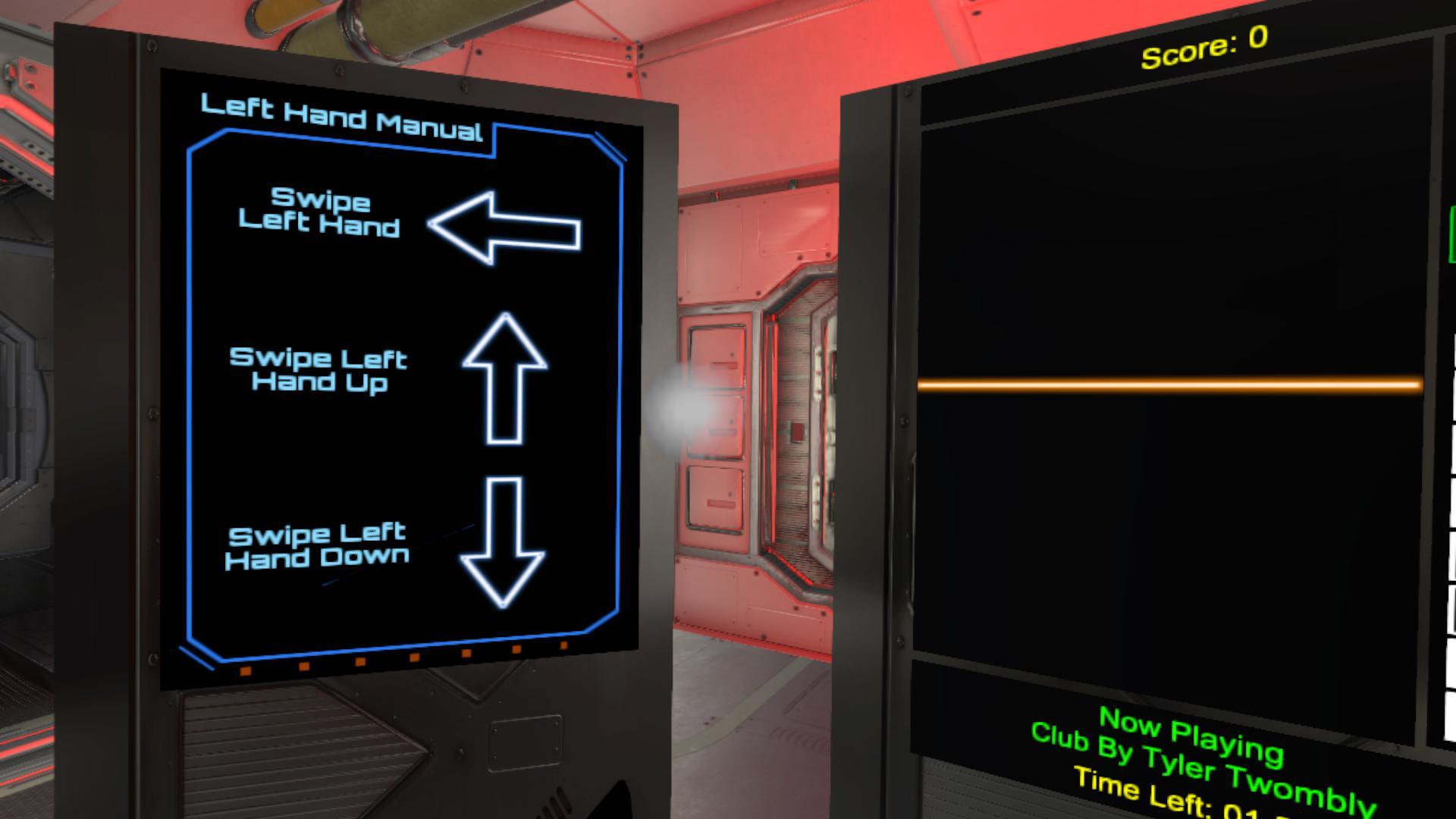The height and width of the screenshot is (819, 1456).
Task: Click the middle orange indicator dot
Action: point(413,658)
